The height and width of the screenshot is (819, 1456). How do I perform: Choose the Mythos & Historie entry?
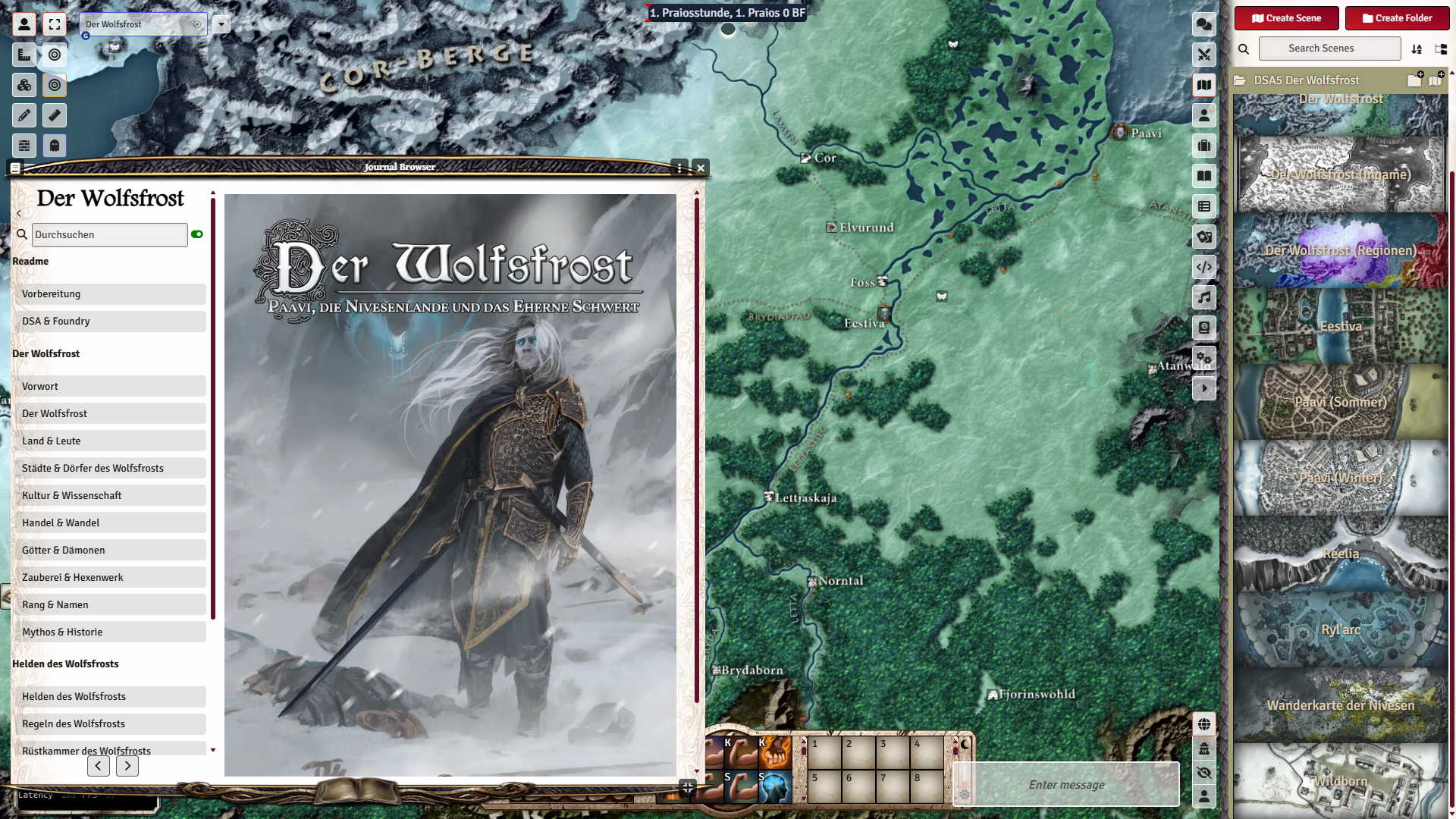point(110,632)
